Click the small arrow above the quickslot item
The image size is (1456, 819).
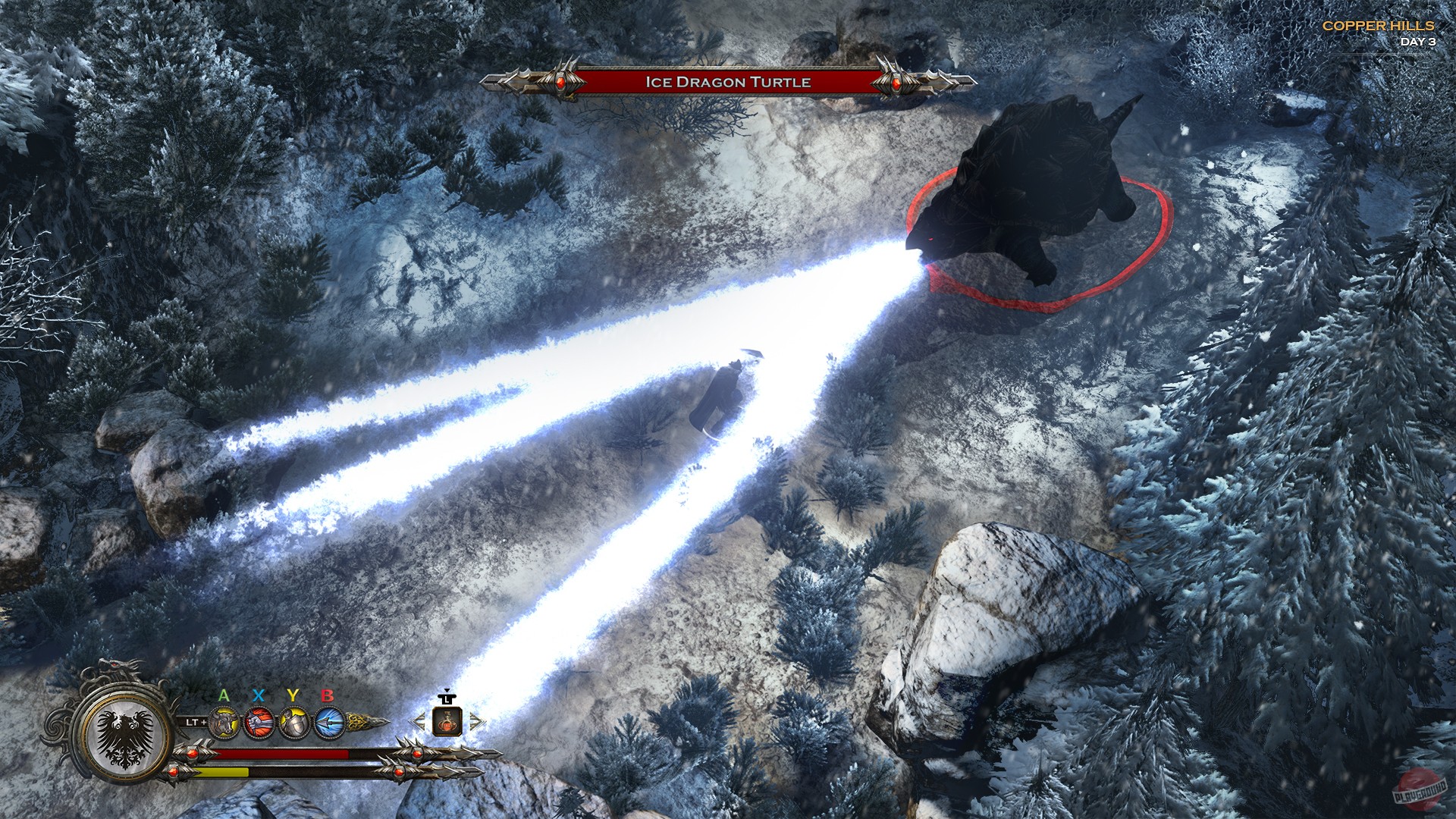[x=447, y=689]
